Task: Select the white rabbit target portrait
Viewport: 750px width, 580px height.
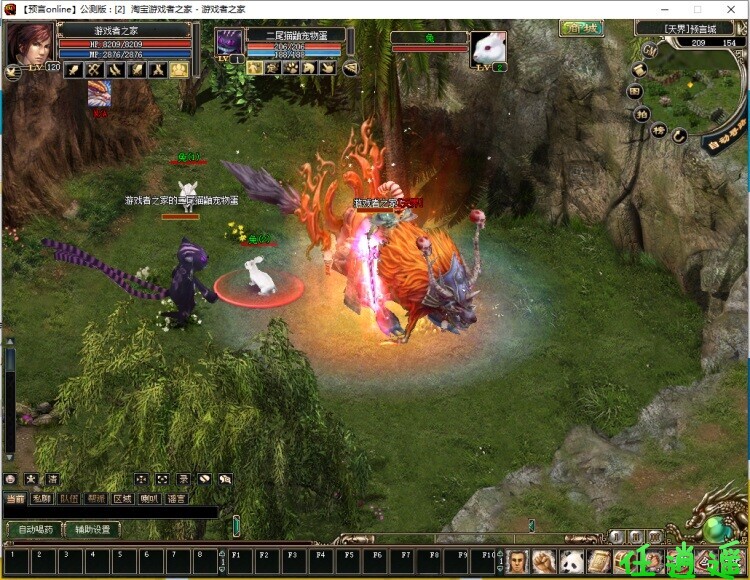Action: click(489, 47)
